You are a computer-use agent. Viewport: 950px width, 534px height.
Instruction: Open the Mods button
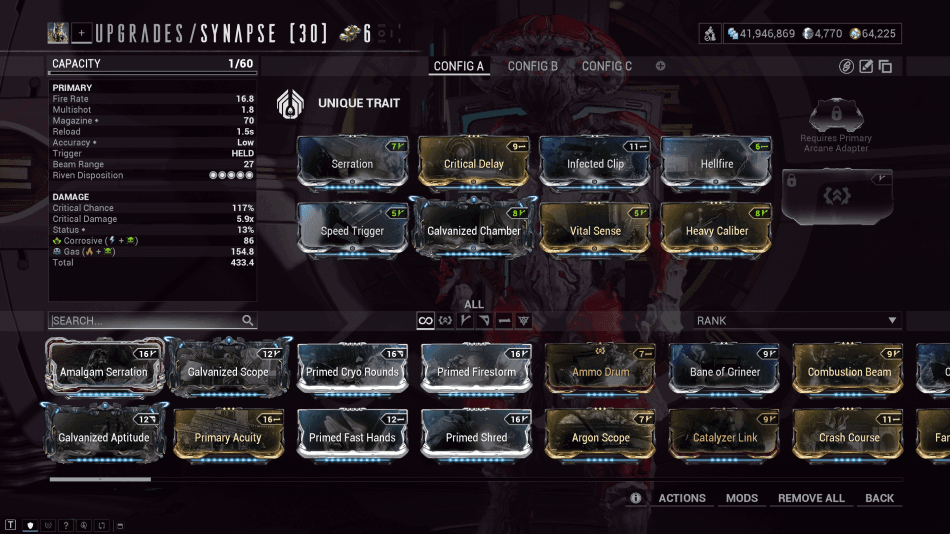point(742,498)
